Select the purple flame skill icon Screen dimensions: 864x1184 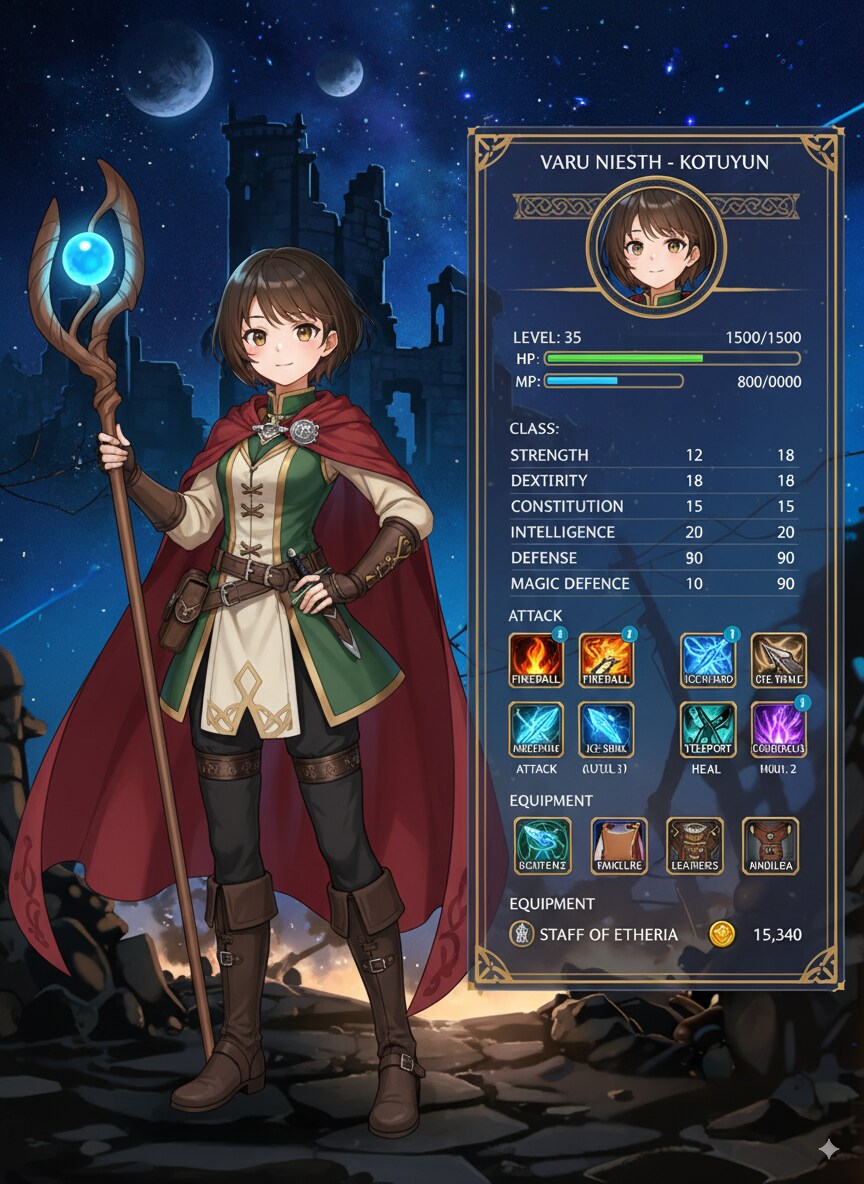(778, 730)
